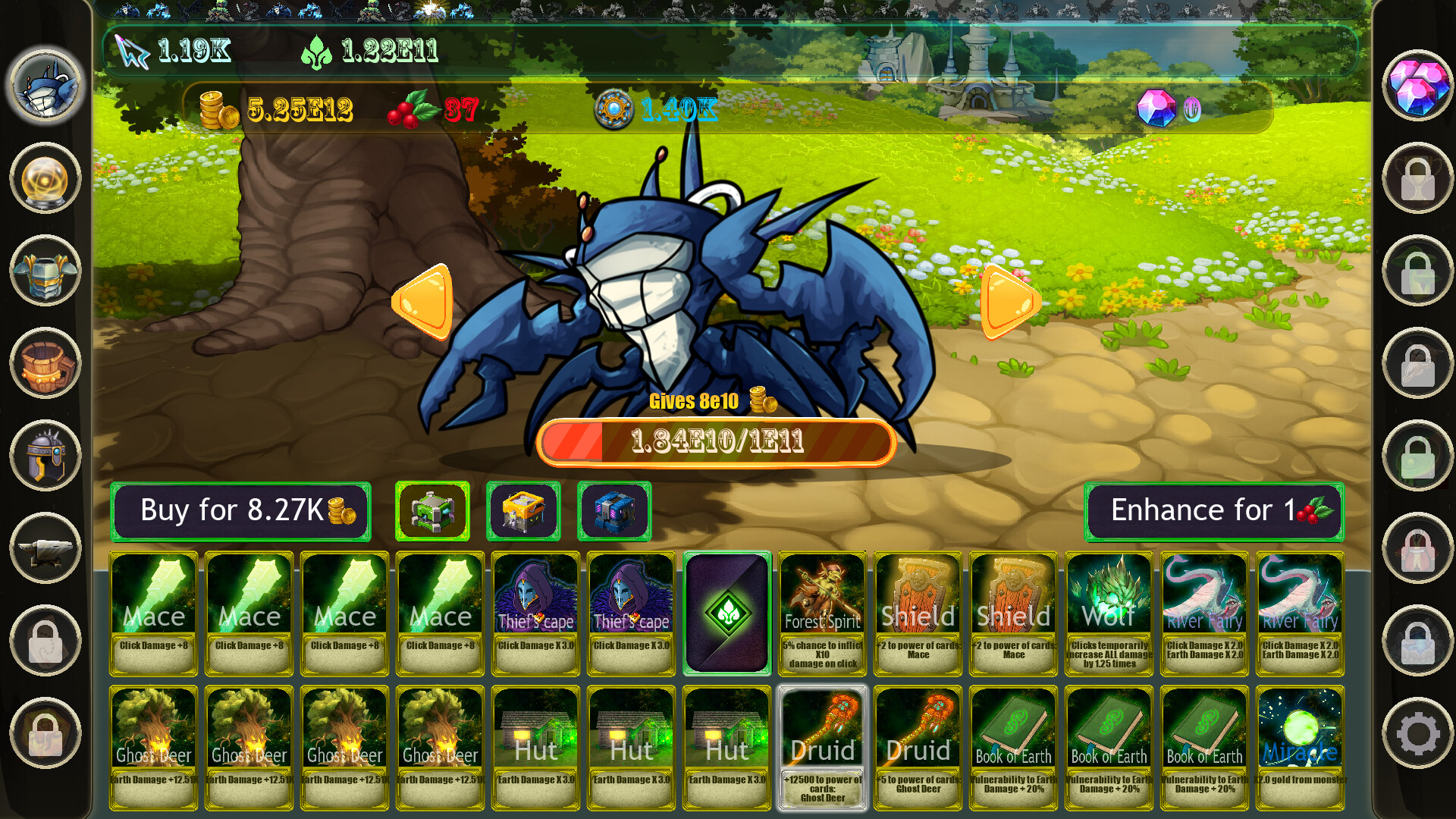
Task: Select the helmet icon in left sidebar
Action: (x=45, y=457)
